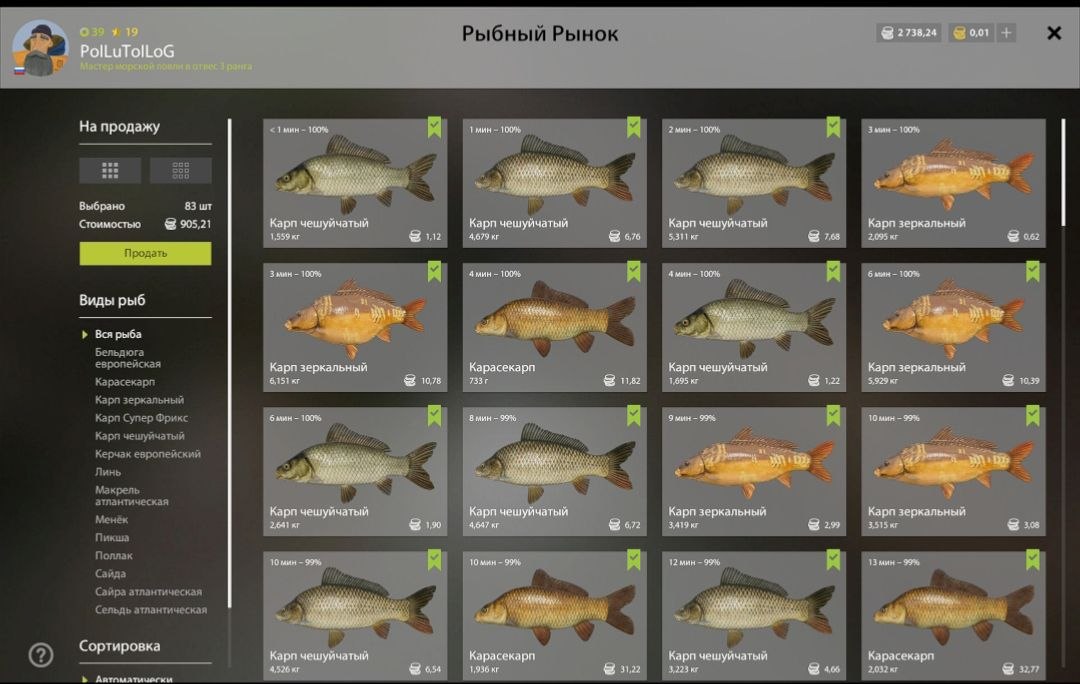
Task: Toggle the 5,311 кг Карп чешуйчатый card
Action: point(753,182)
